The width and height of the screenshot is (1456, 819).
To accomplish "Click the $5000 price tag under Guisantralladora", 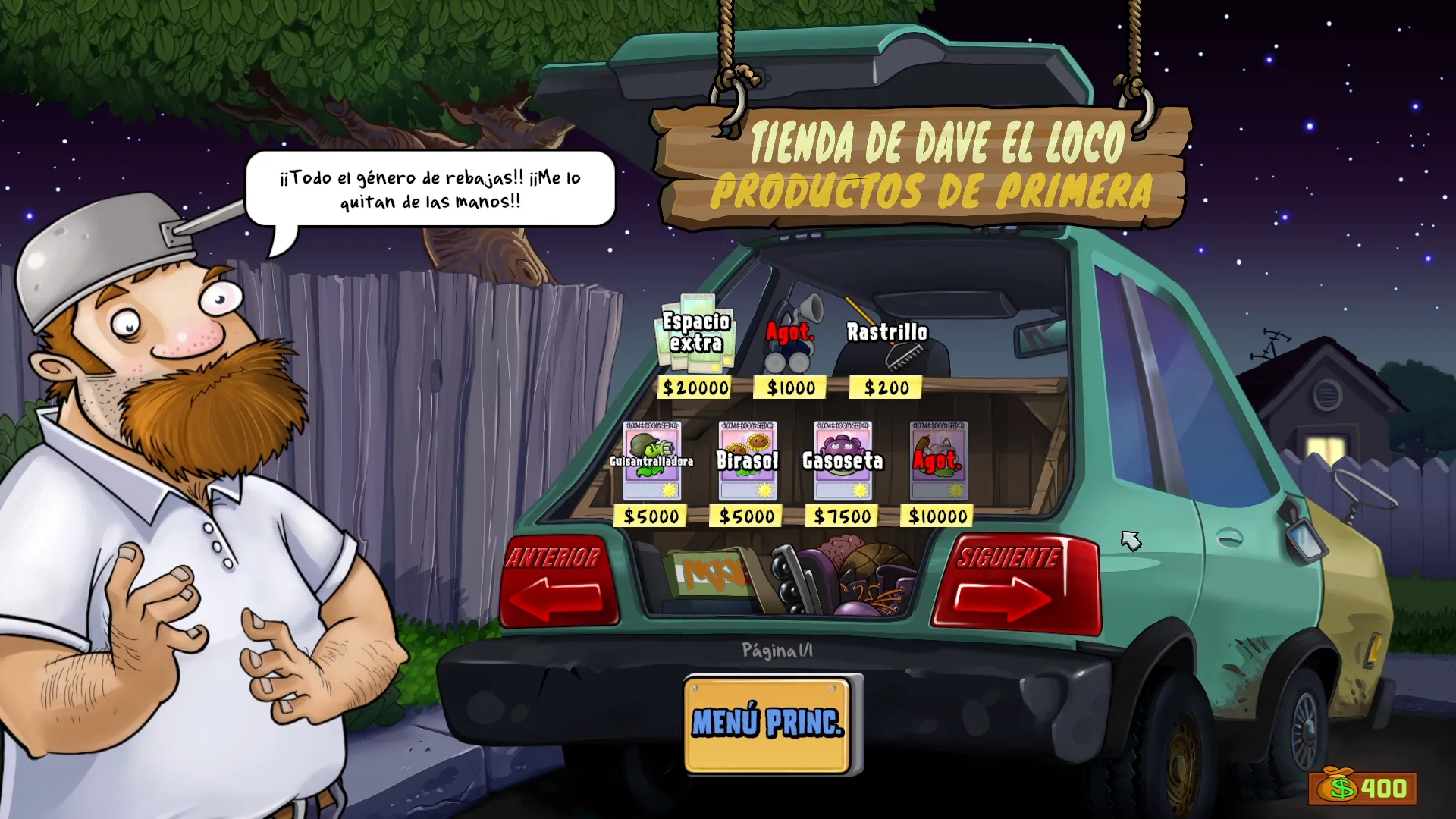I will coord(651,516).
